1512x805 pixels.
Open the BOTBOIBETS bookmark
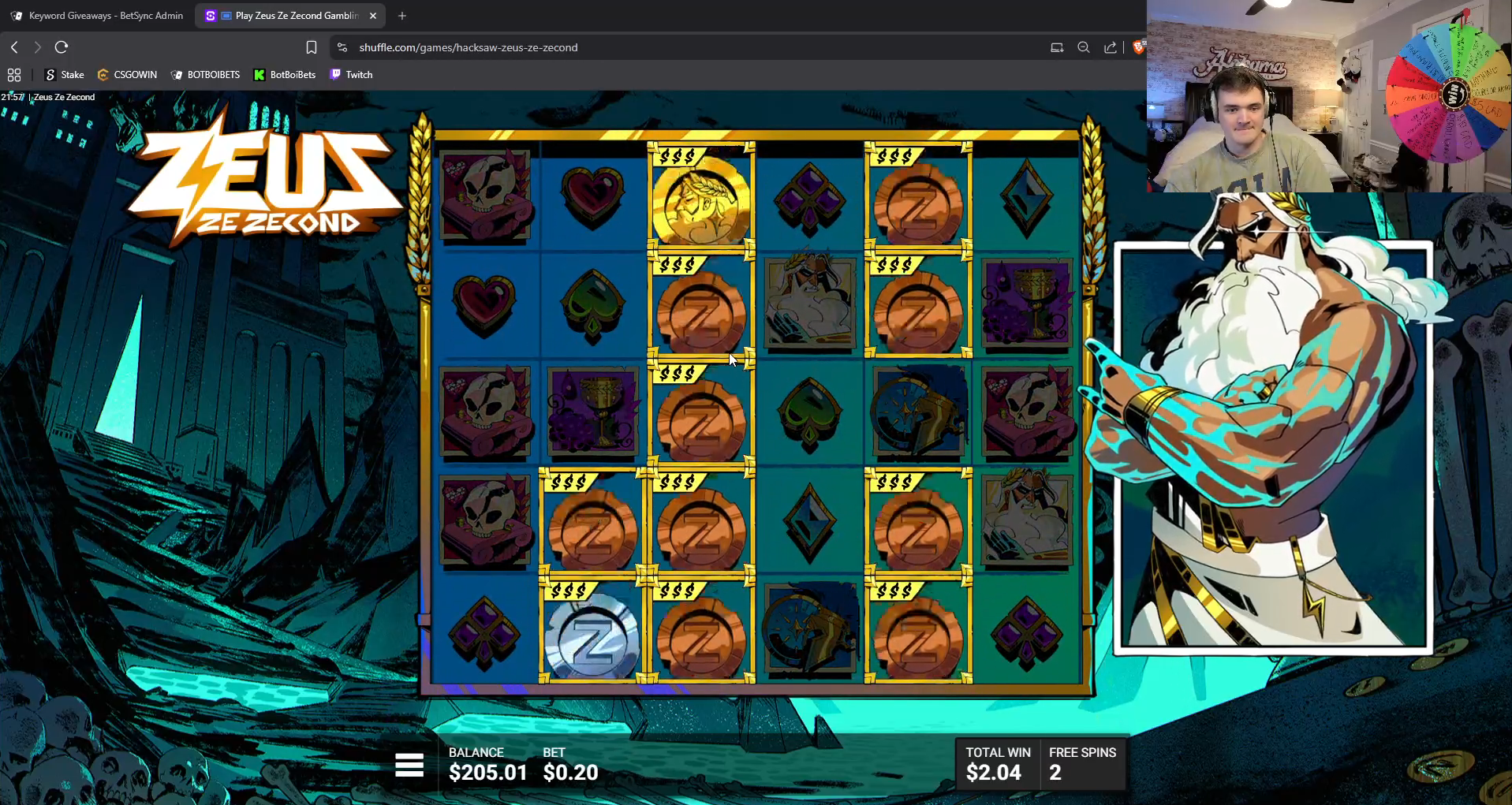pyautogui.click(x=205, y=74)
